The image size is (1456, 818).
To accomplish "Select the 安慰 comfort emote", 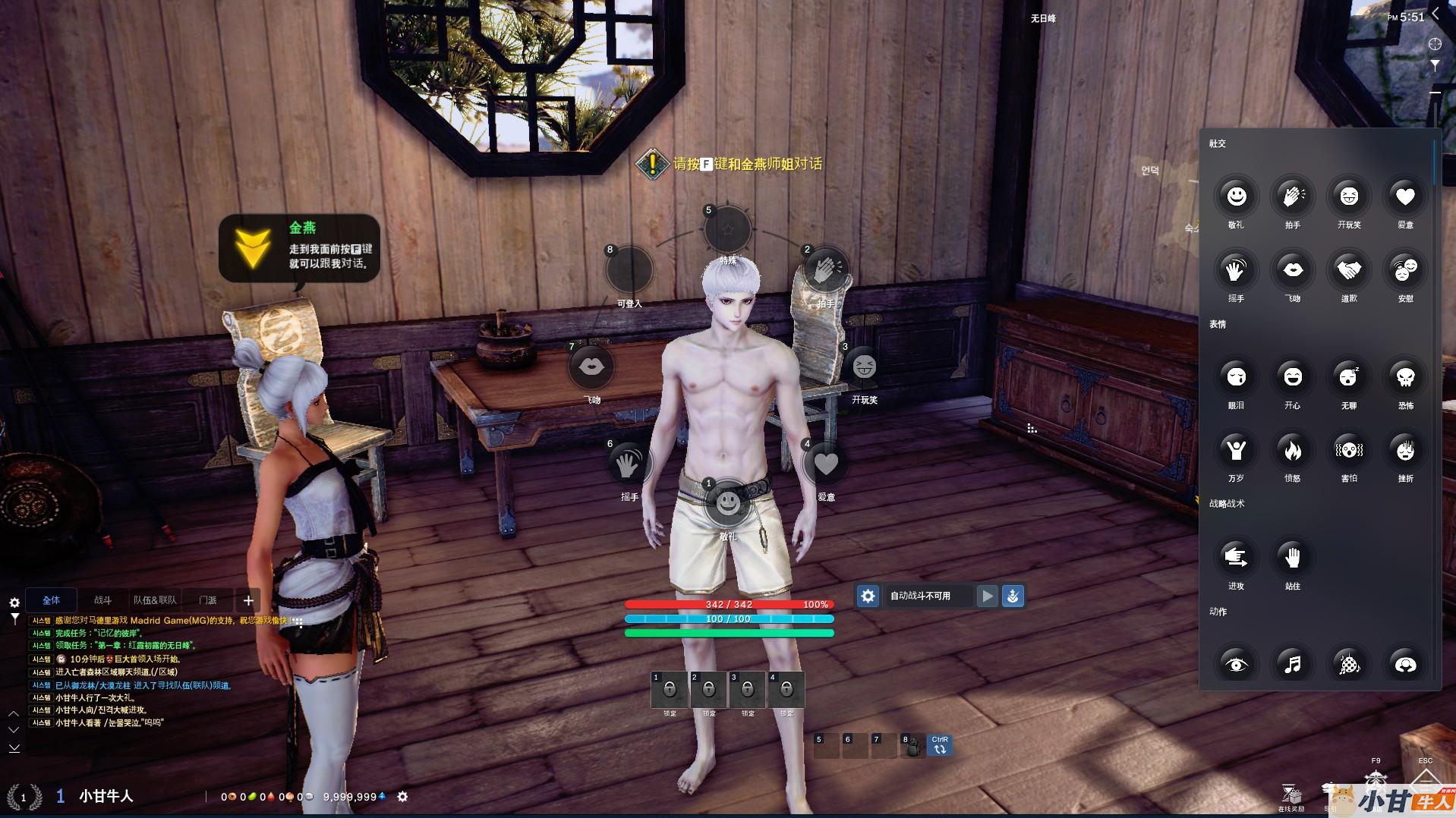I will click(x=1405, y=270).
